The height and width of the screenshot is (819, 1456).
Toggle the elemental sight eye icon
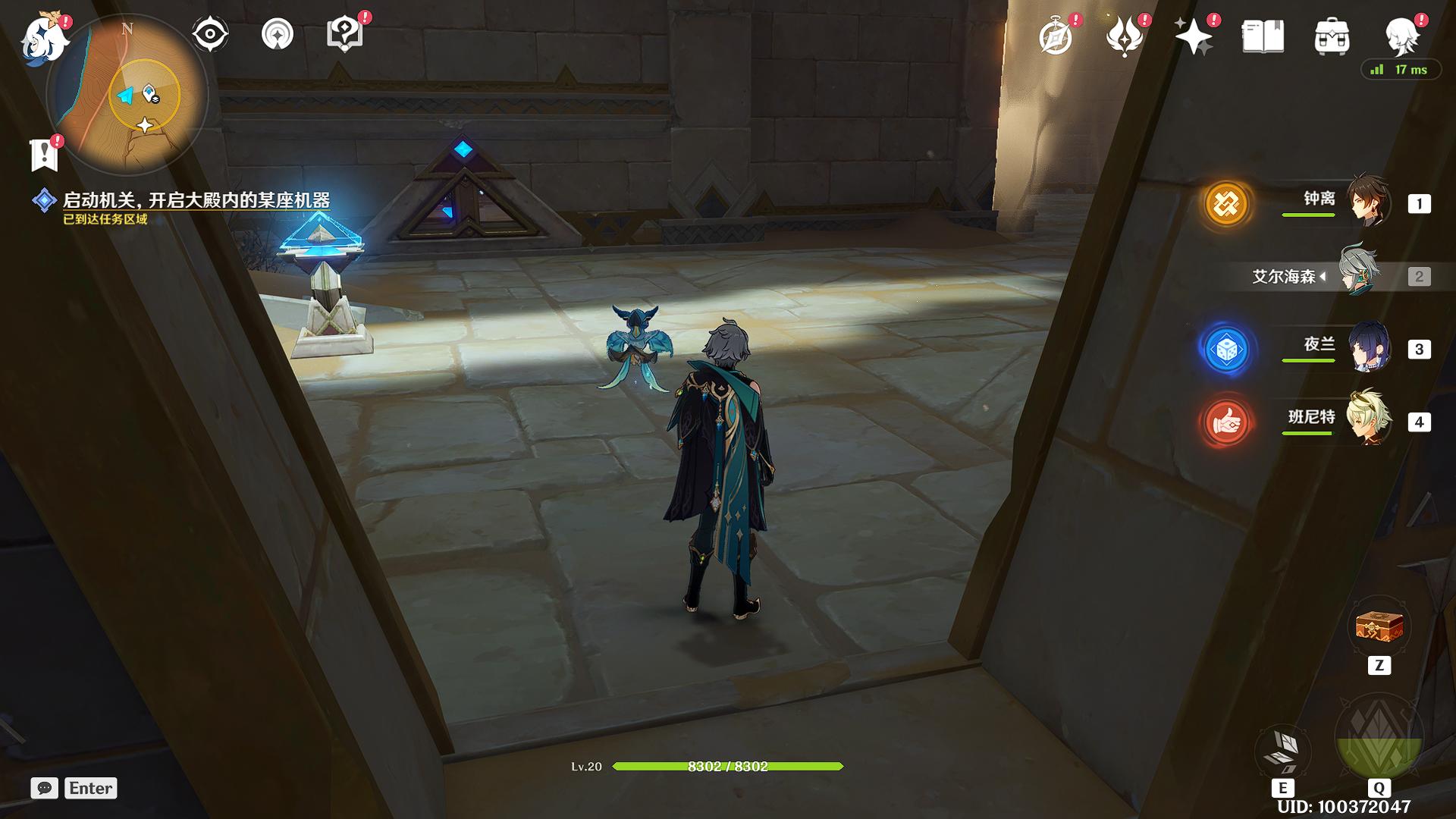[209, 35]
